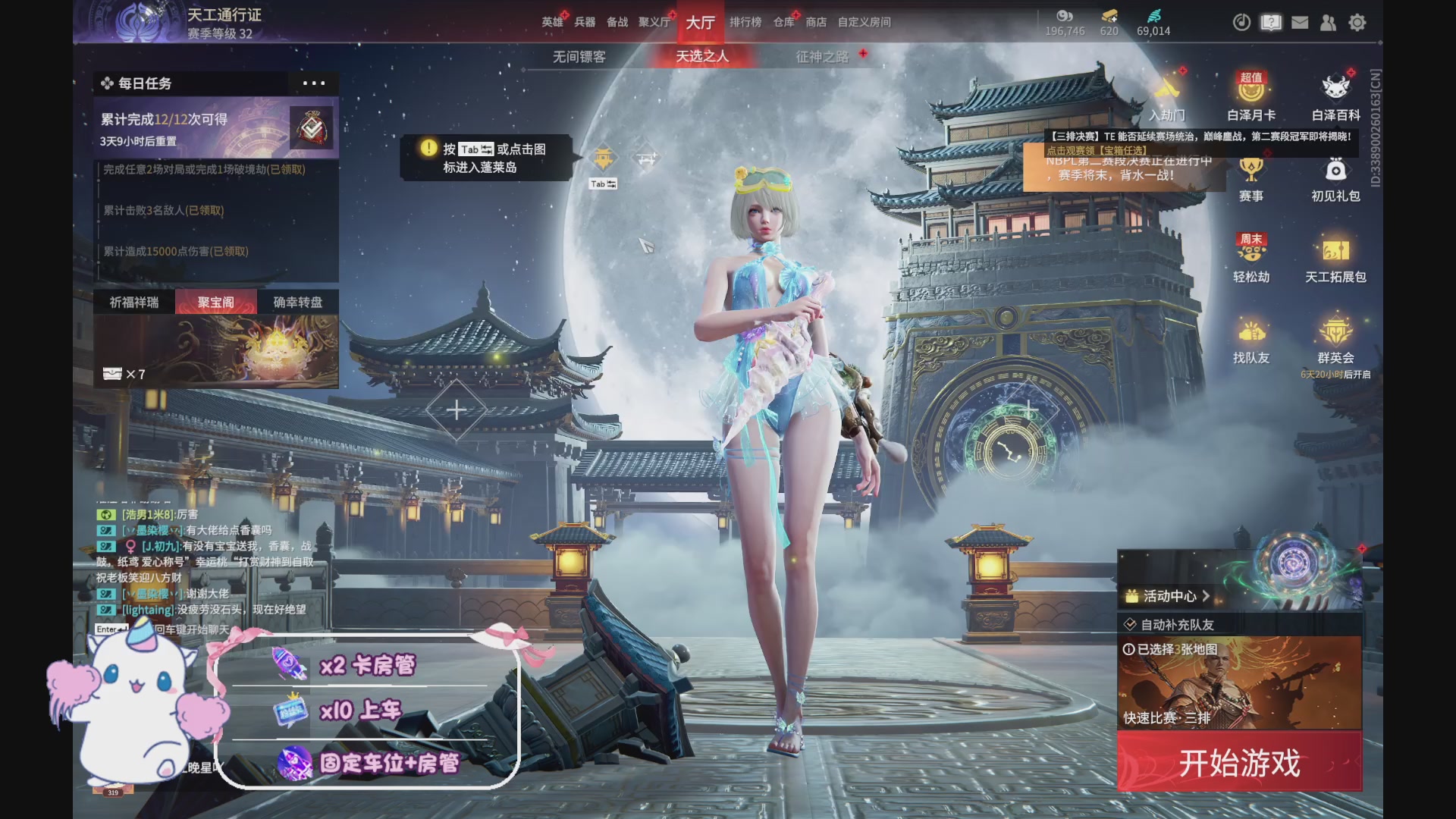The image size is (1456, 819).
Task: Select the 确幸转盘 tab
Action: tap(297, 302)
